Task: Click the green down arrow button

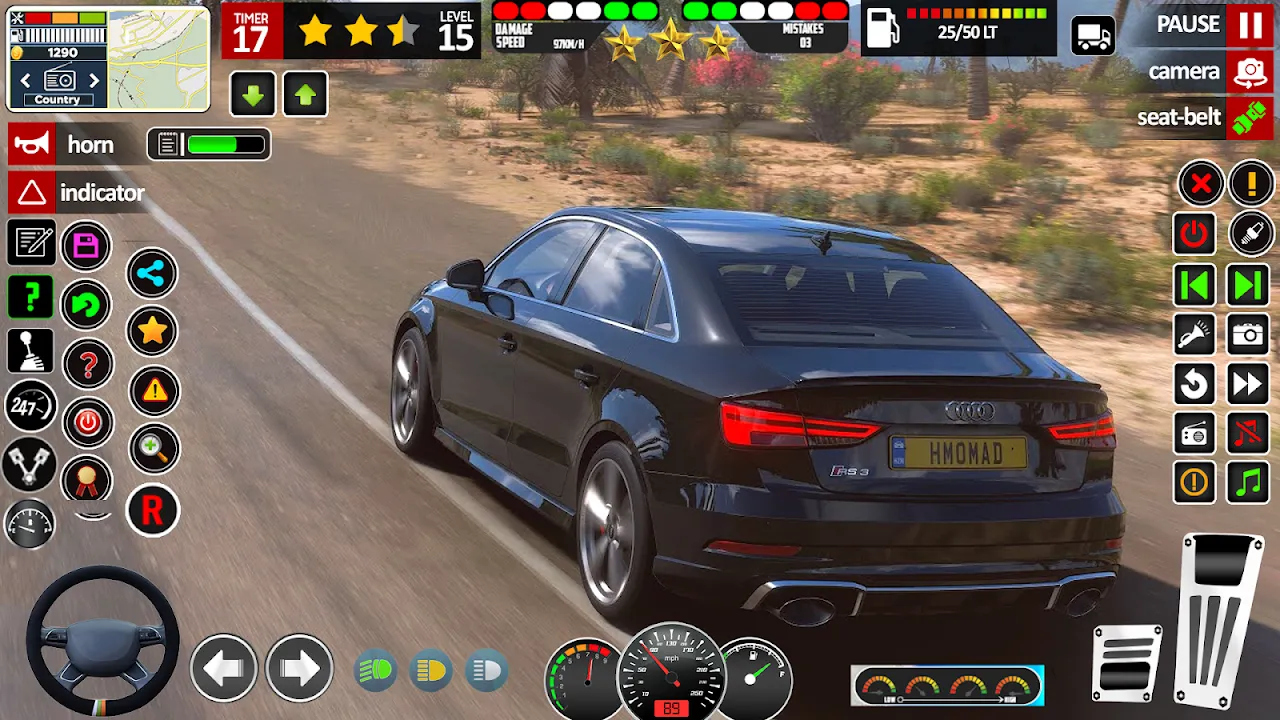Action: (x=253, y=96)
